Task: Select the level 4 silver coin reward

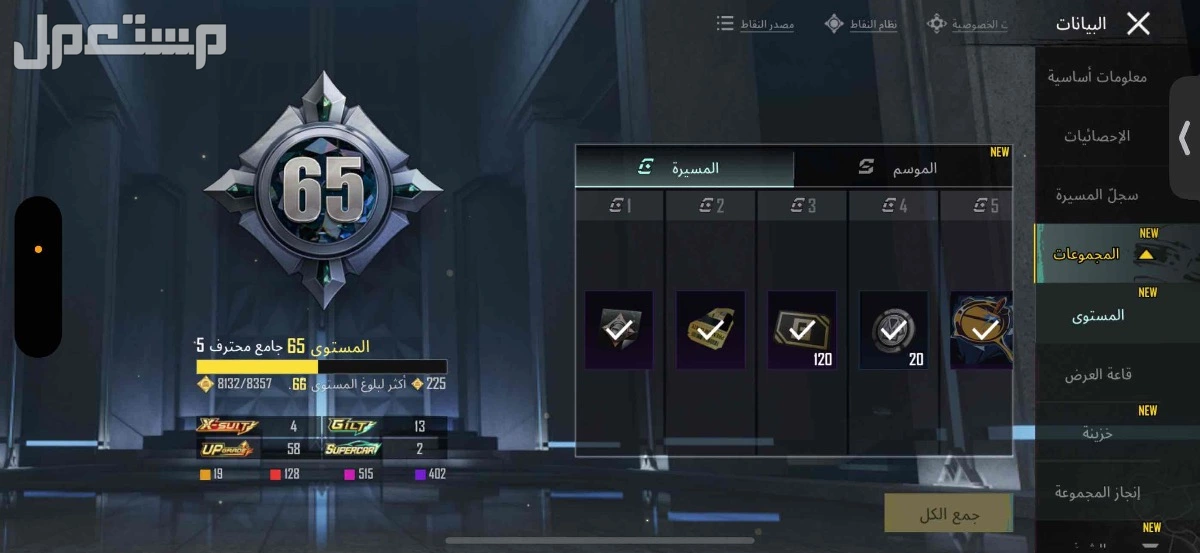Action: click(893, 329)
